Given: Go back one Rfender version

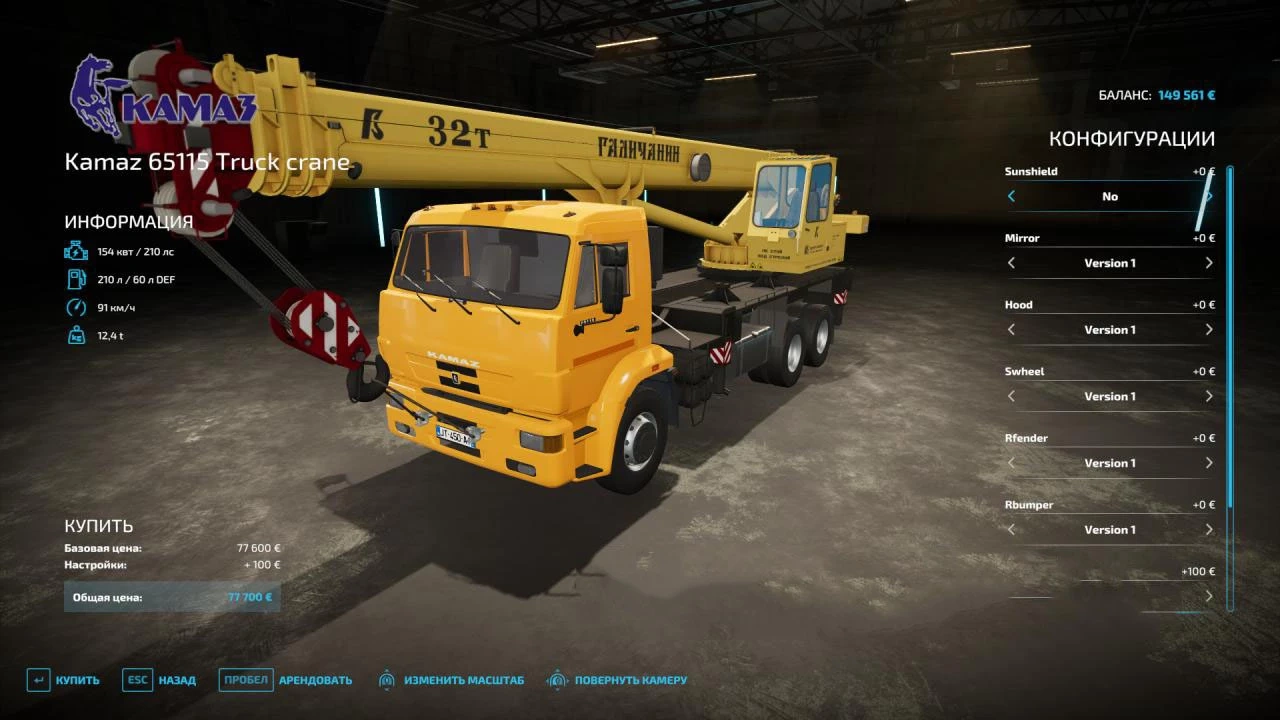Looking at the screenshot, I should [1011, 463].
